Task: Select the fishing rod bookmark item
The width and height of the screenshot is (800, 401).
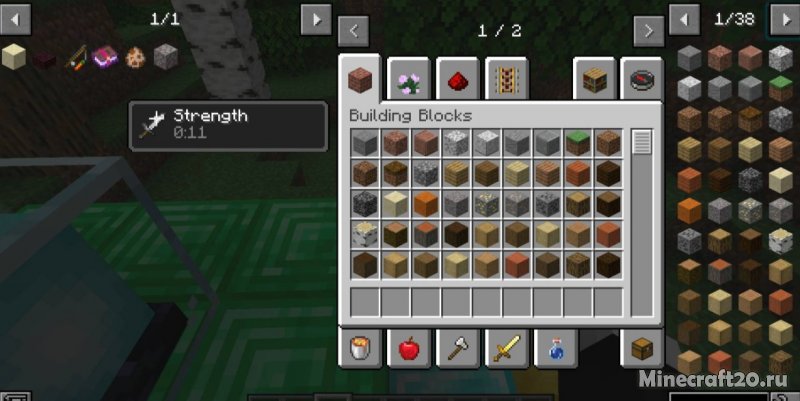Action: (x=75, y=57)
